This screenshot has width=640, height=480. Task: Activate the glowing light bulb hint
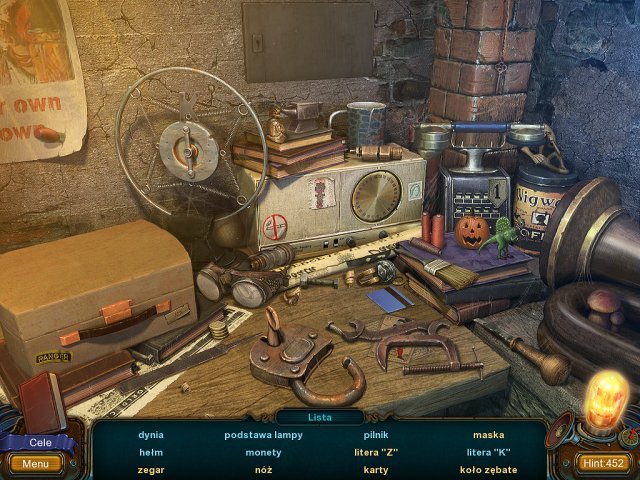(x=606, y=398)
